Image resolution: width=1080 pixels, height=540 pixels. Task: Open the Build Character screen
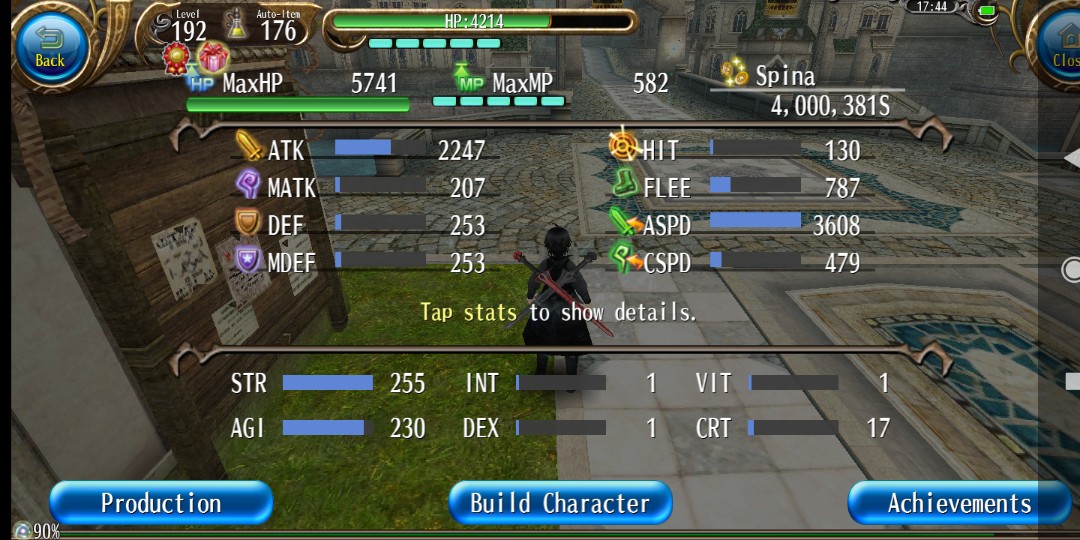coord(559,503)
